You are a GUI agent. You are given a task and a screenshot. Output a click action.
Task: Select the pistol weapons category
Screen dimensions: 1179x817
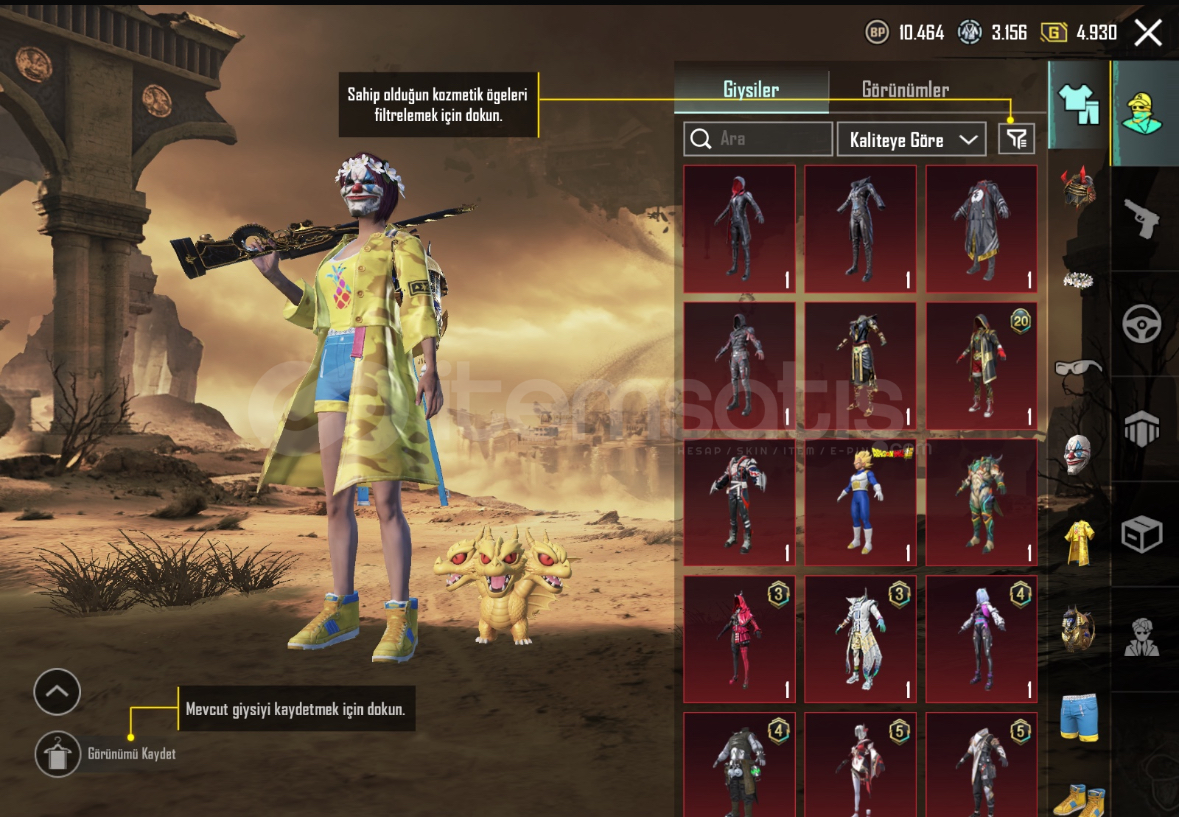pos(1141,218)
